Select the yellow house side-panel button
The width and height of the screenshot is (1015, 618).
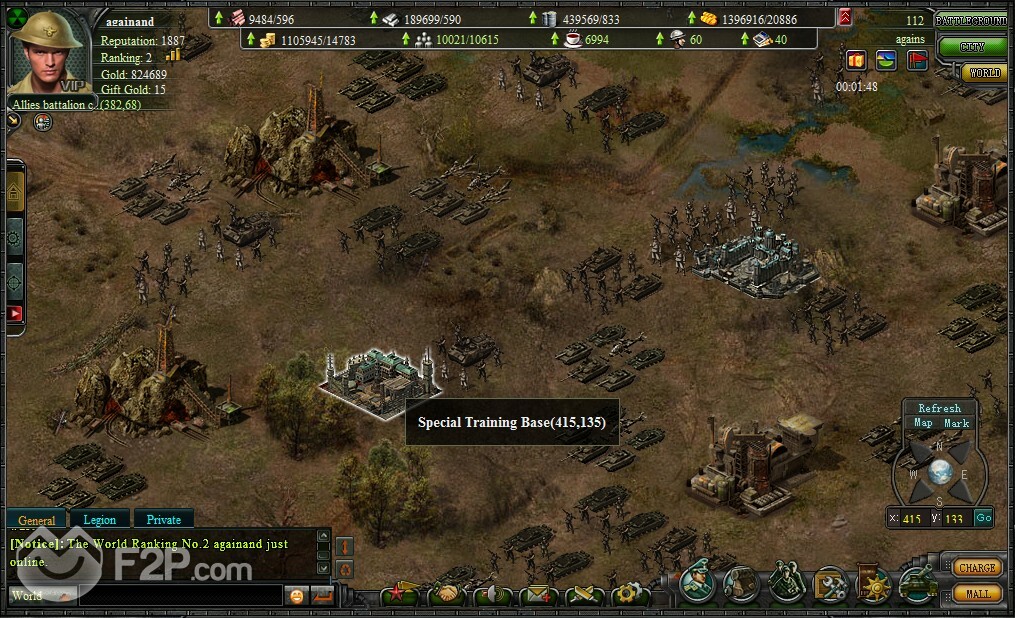(15, 190)
